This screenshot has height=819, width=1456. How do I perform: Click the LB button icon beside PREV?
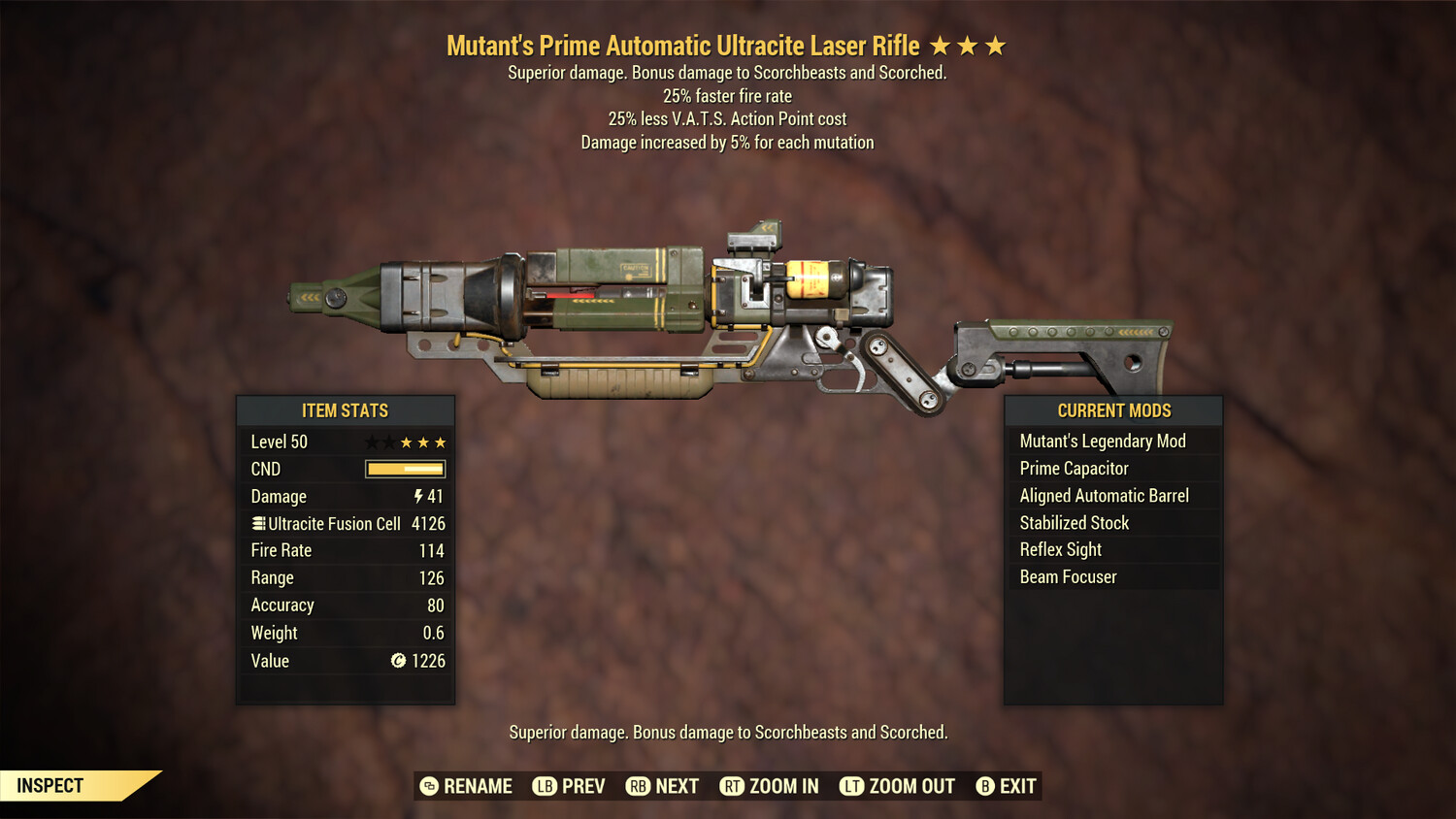(x=546, y=786)
